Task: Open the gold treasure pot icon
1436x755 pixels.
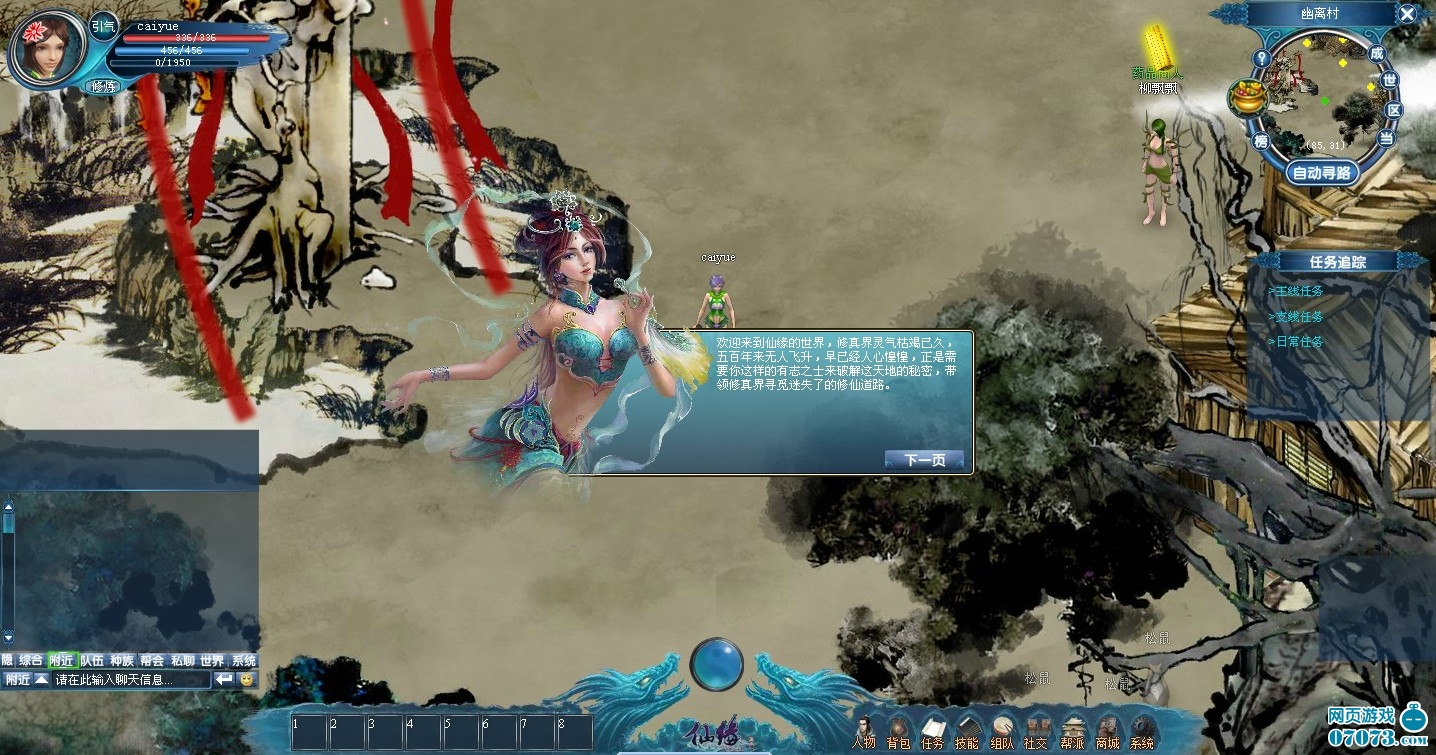Action: click(x=1247, y=97)
